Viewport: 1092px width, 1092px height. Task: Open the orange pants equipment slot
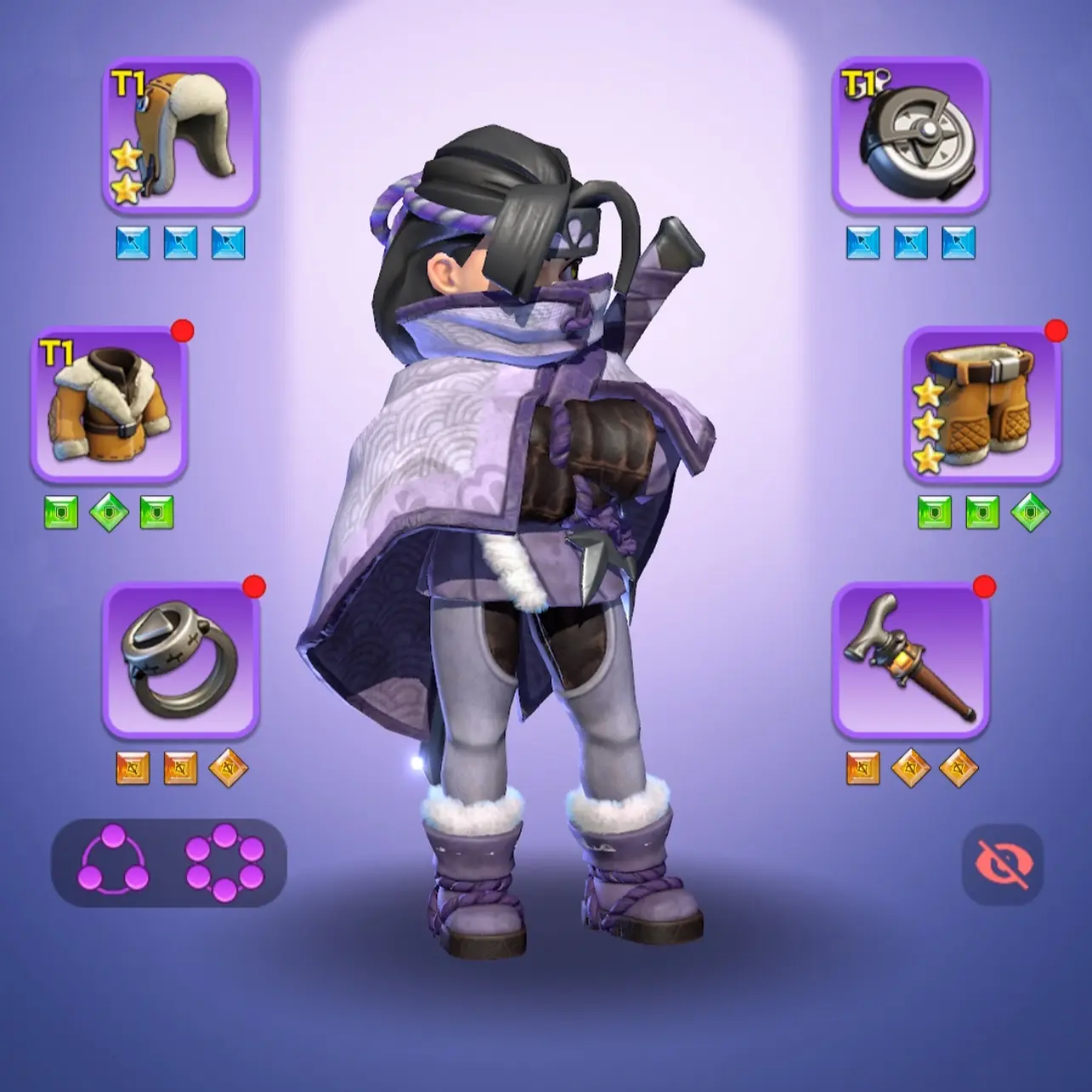tap(981, 404)
